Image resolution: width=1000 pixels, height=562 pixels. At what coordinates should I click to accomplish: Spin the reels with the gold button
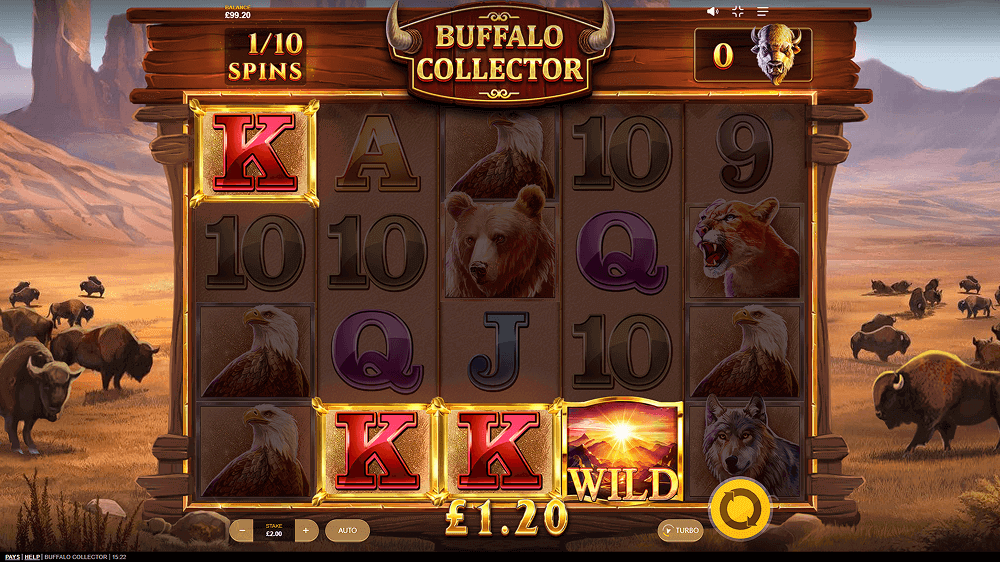739,506
